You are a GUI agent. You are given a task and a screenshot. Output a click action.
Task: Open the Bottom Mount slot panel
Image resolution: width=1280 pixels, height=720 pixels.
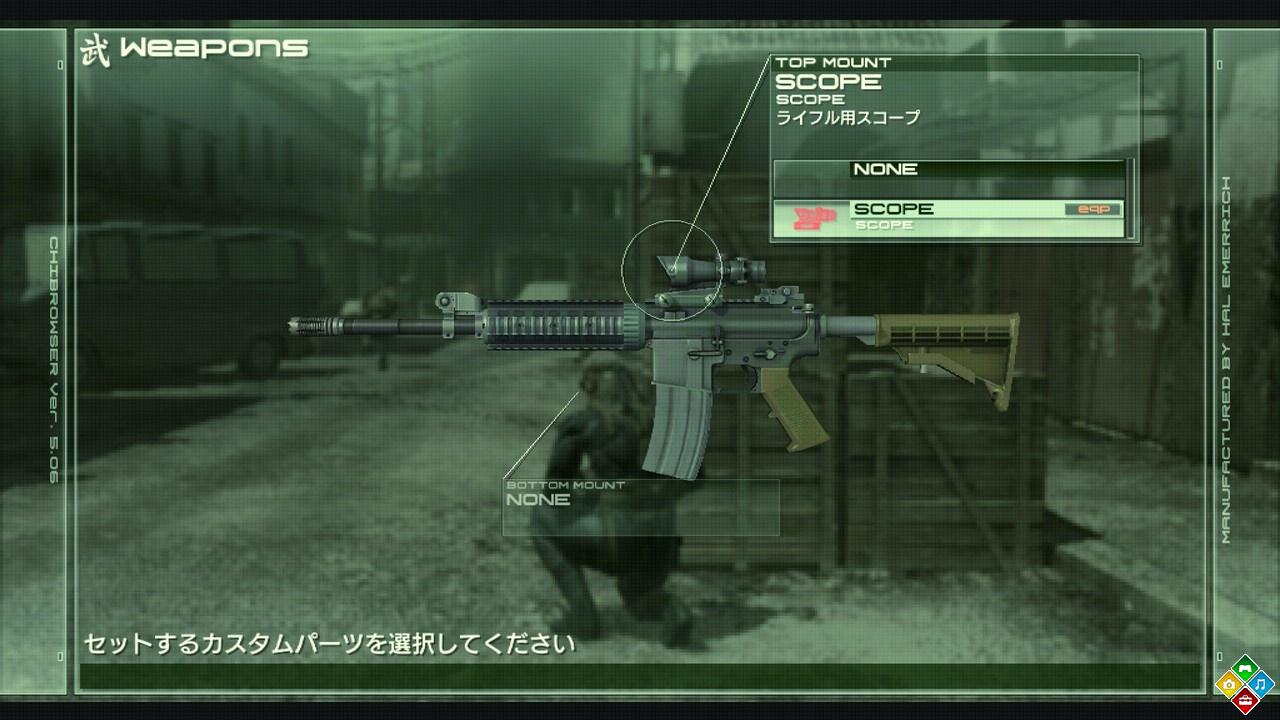[x=640, y=507]
